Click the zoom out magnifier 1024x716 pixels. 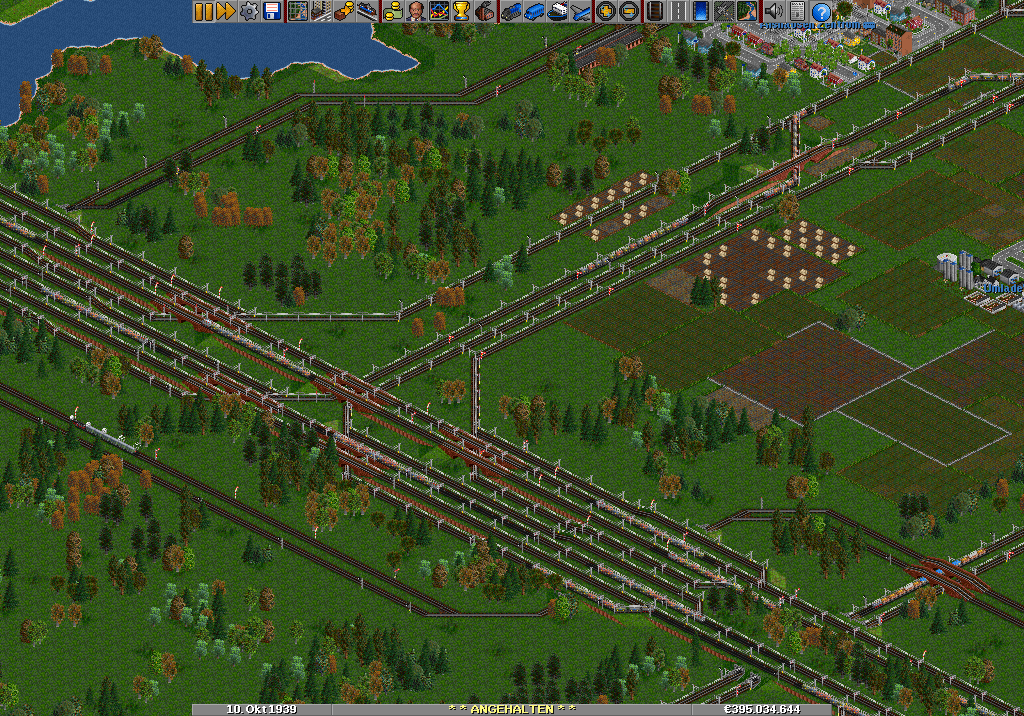[628, 11]
